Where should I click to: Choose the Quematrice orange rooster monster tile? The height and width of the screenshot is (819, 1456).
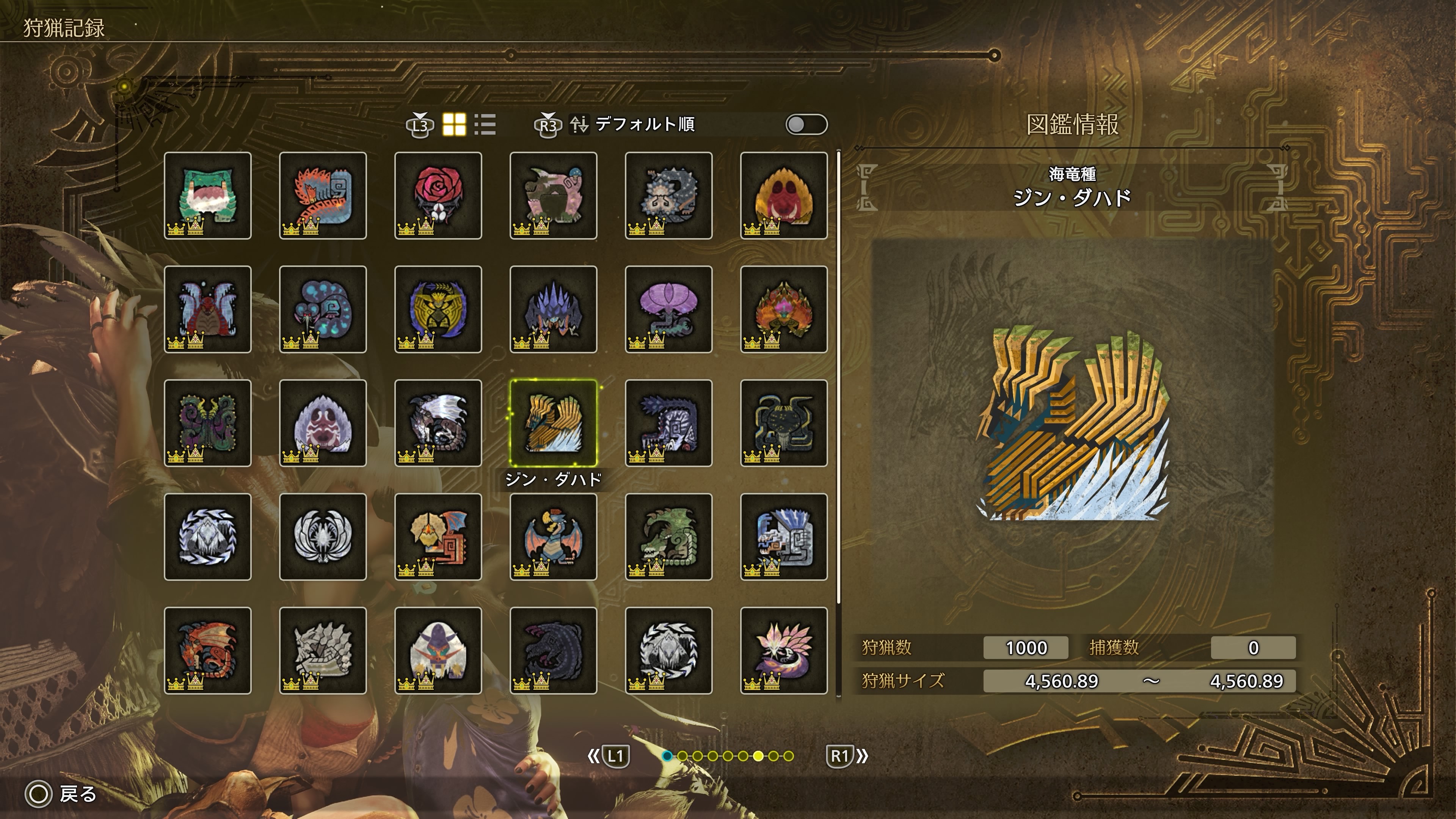323,195
